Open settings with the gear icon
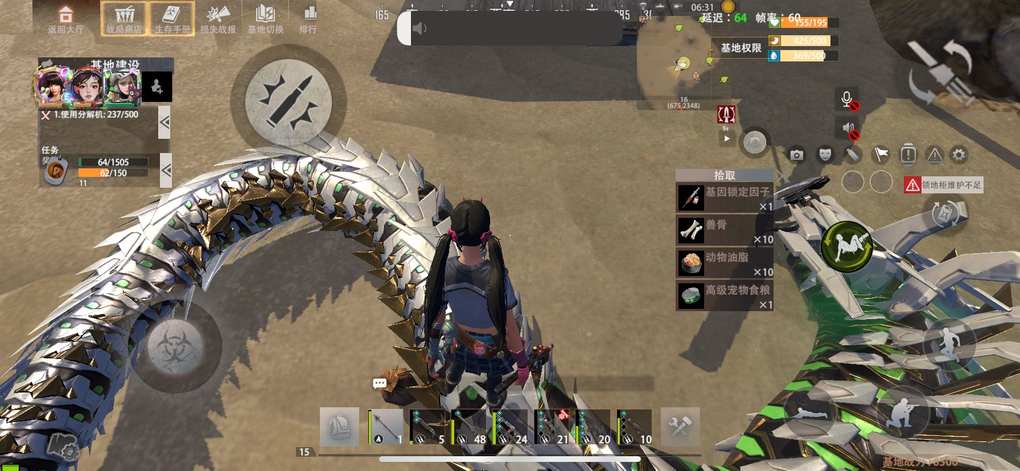 point(958,154)
